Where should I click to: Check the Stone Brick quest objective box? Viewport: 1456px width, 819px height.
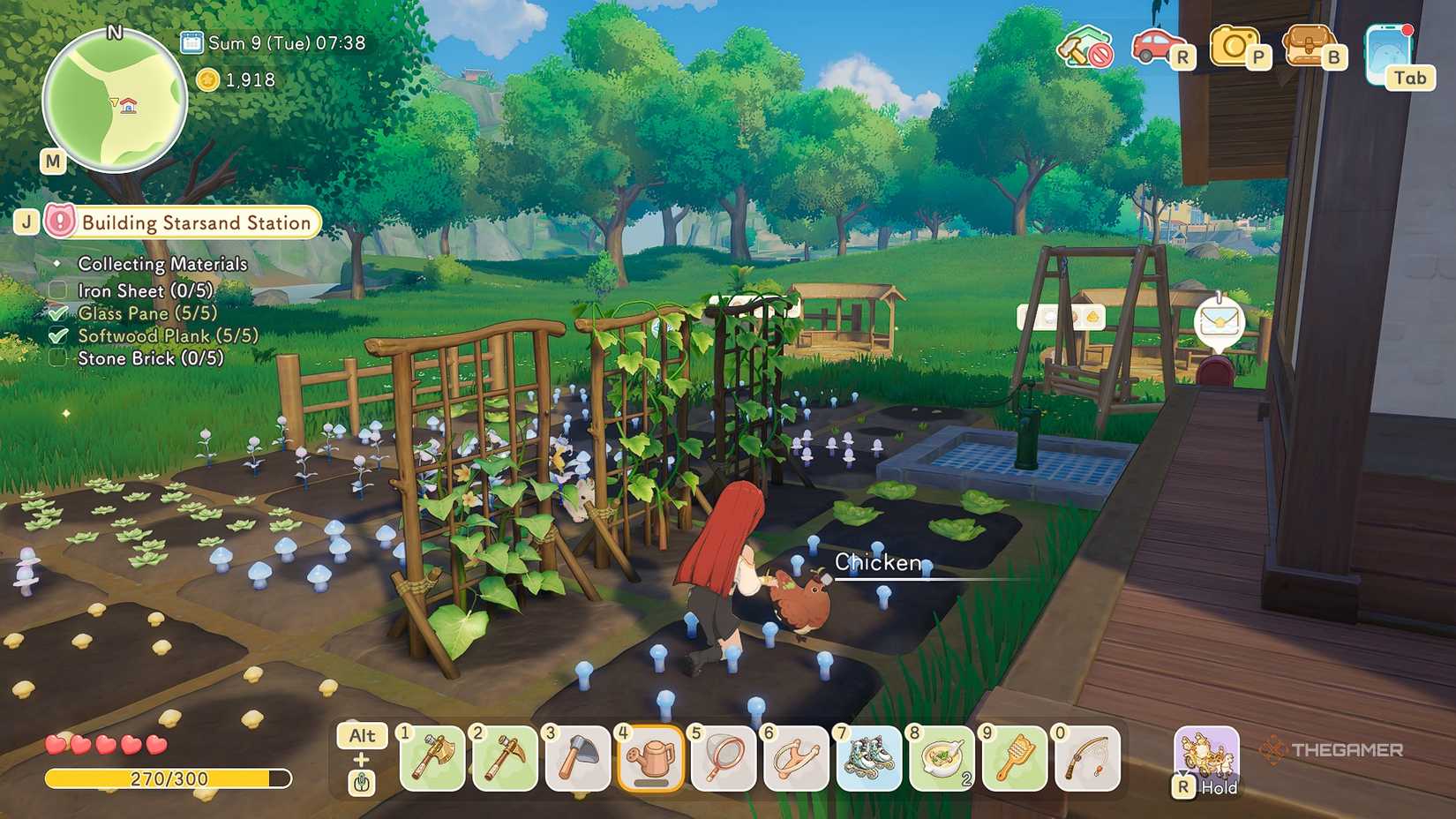(x=56, y=358)
